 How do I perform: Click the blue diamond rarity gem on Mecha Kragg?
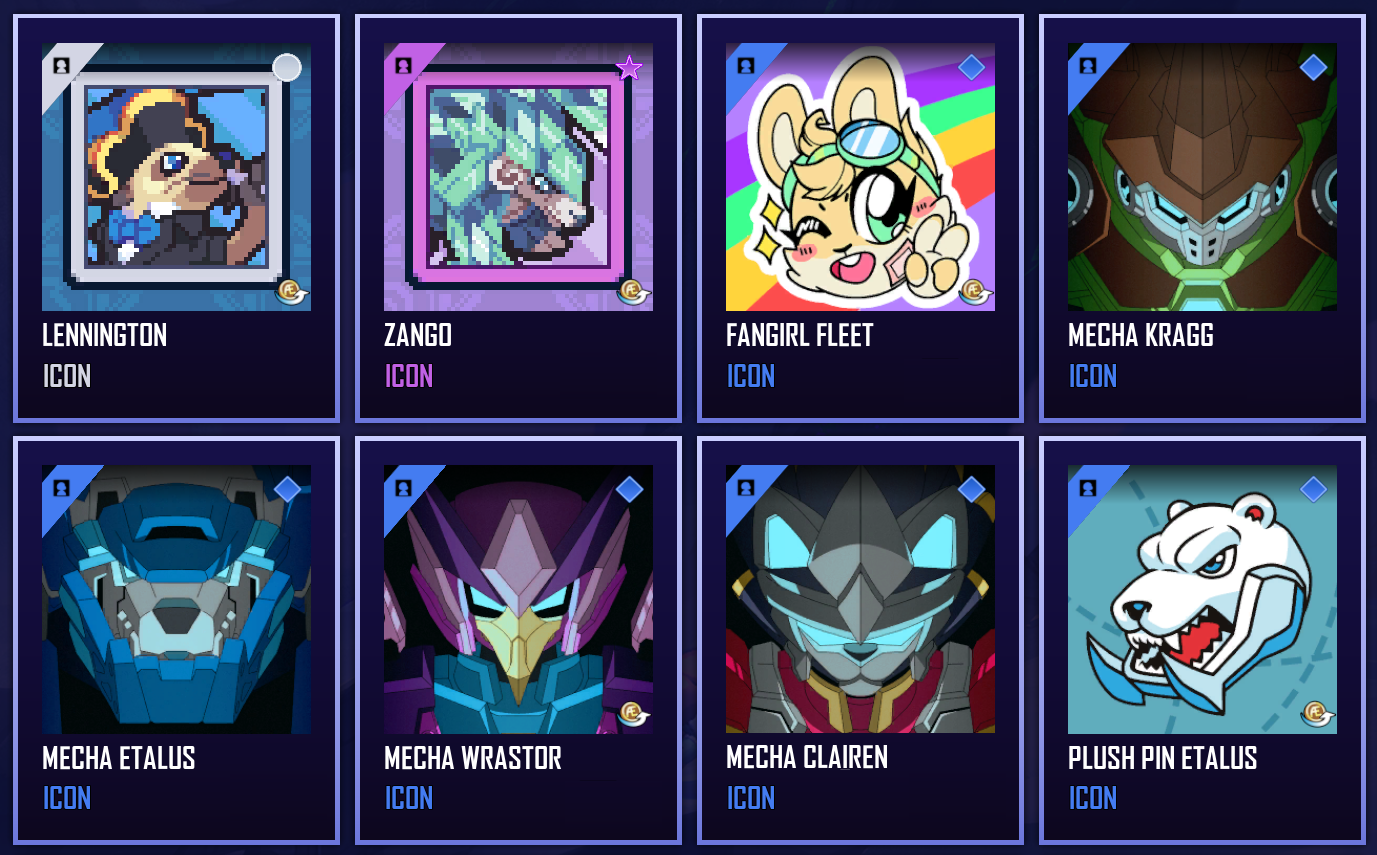coord(1312,65)
